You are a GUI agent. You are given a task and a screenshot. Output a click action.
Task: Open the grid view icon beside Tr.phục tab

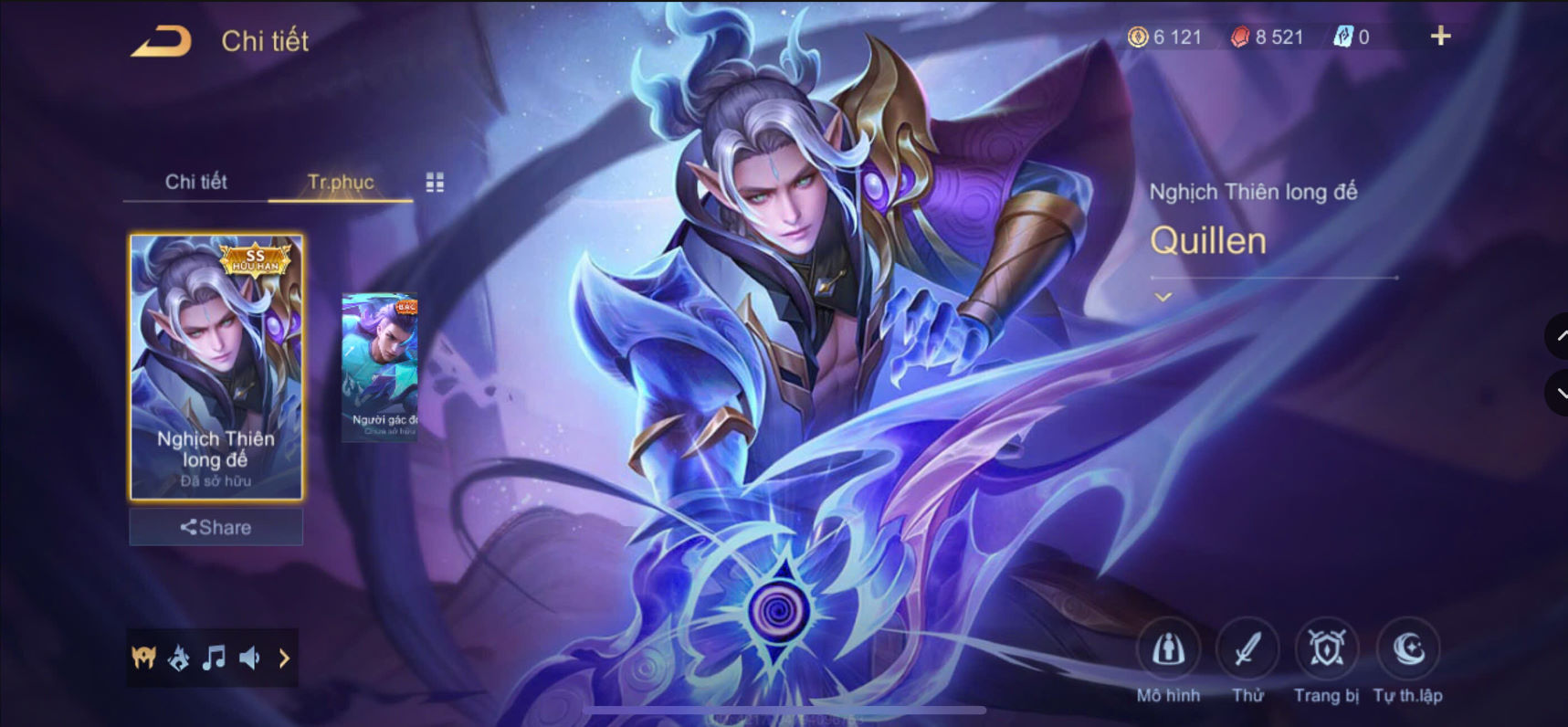click(436, 182)
